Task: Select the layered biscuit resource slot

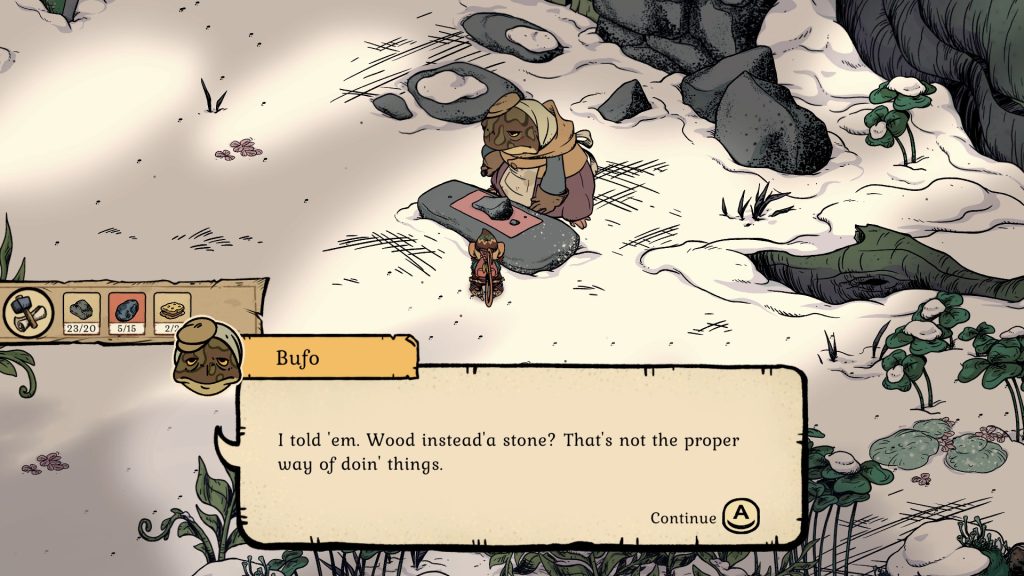Action: click(172, 311)
